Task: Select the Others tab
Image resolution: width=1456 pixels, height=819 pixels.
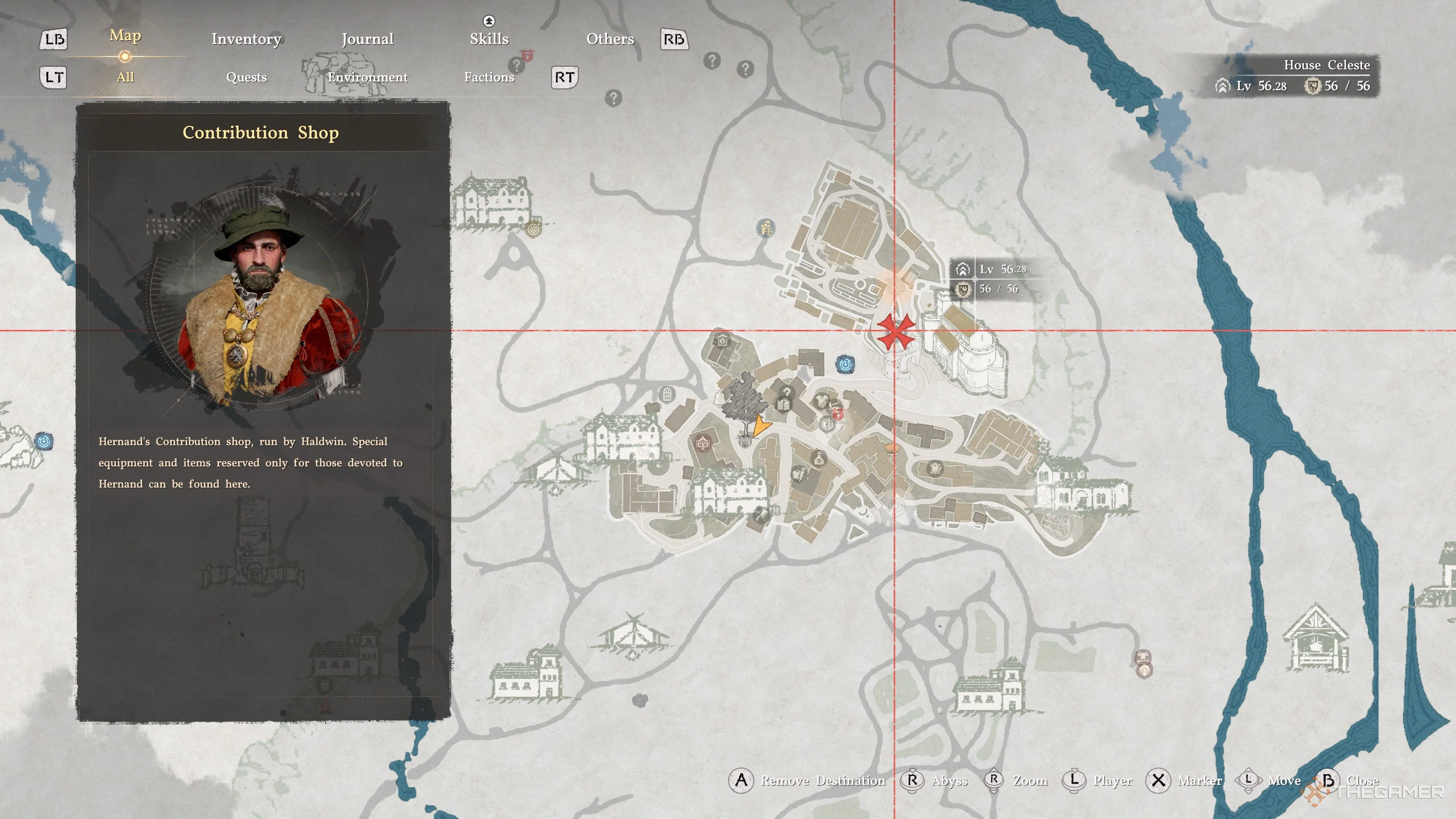Action: pyautogui.click(x=610, y=39)
